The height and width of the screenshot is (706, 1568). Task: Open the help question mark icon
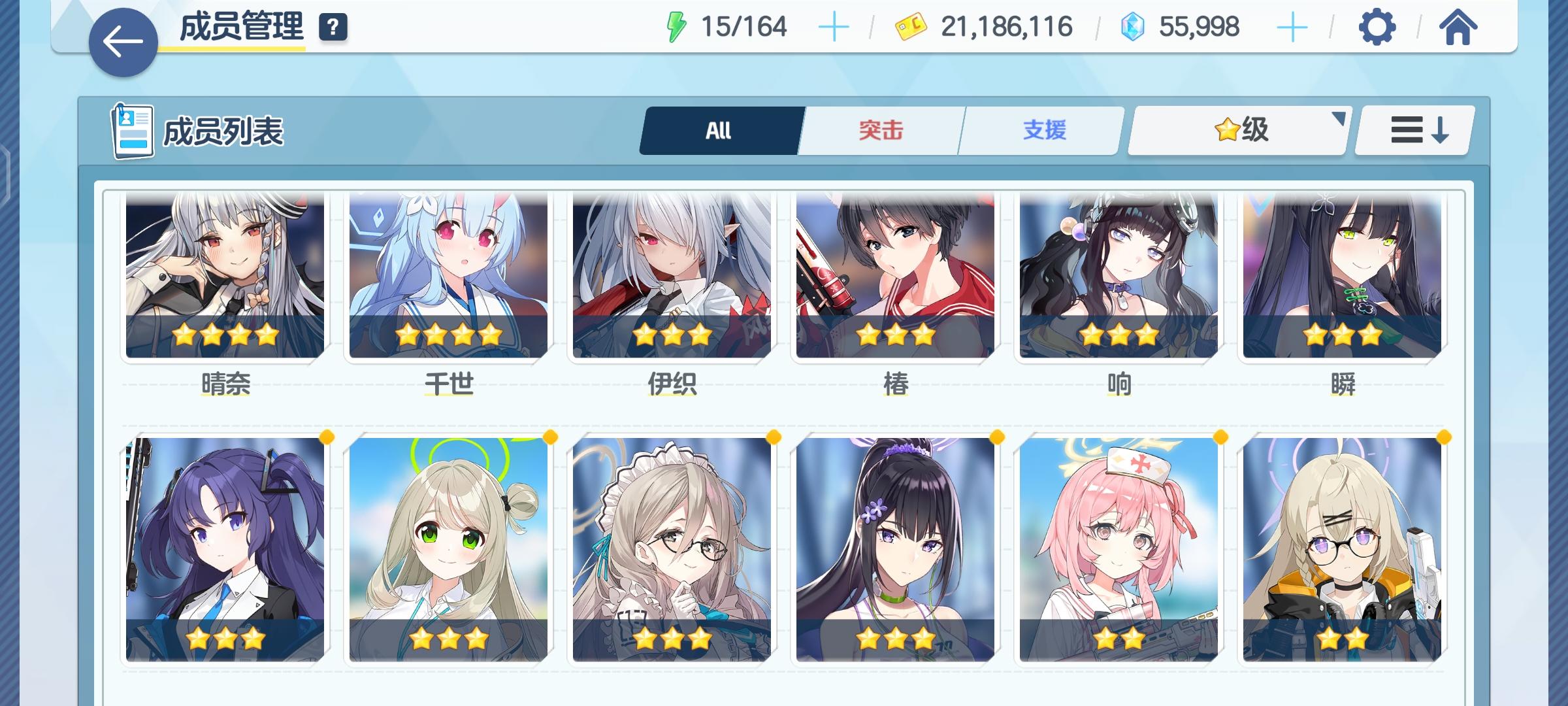point(332,28)
